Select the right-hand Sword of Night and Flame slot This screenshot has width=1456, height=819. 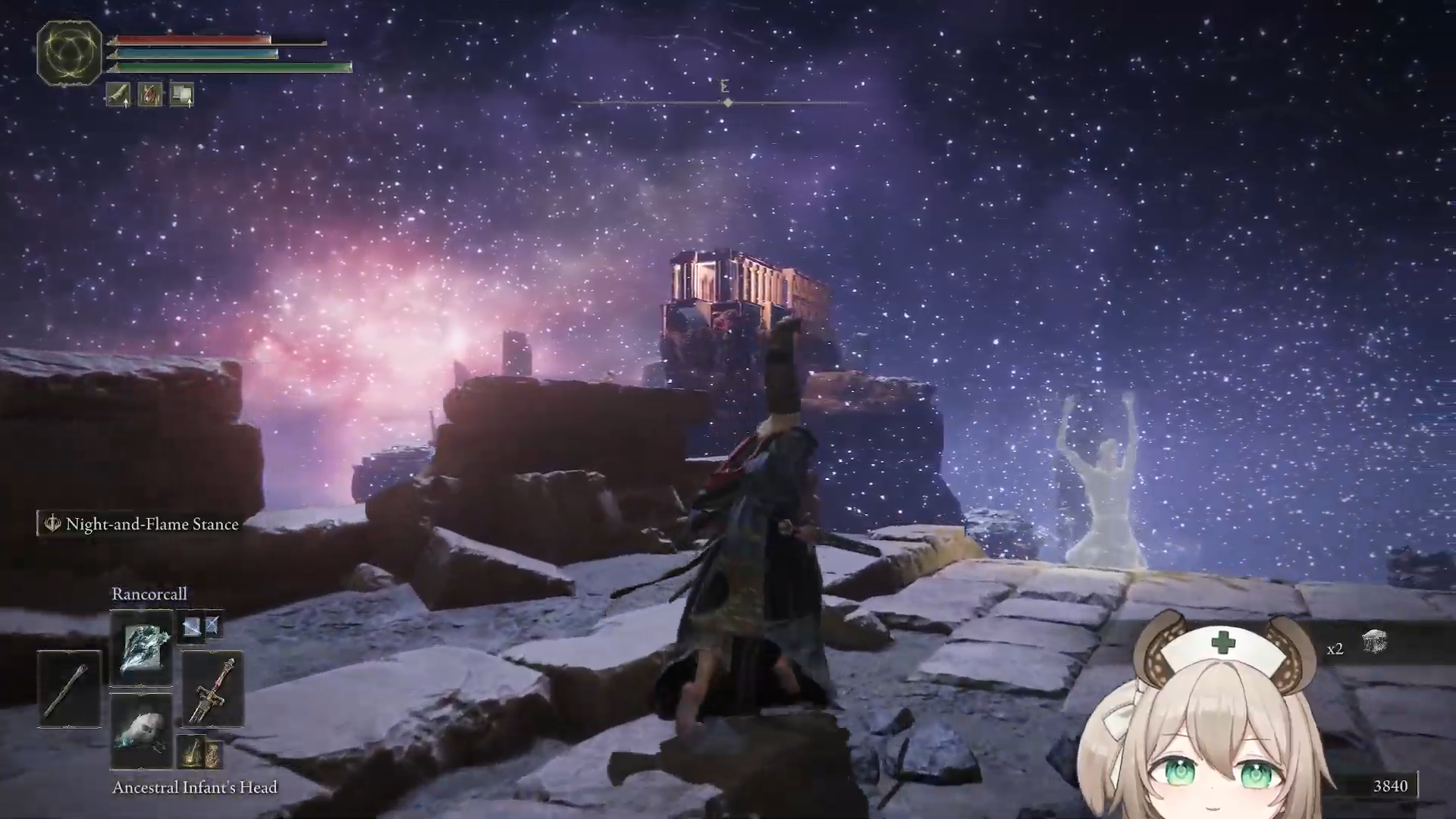(213, 689)
